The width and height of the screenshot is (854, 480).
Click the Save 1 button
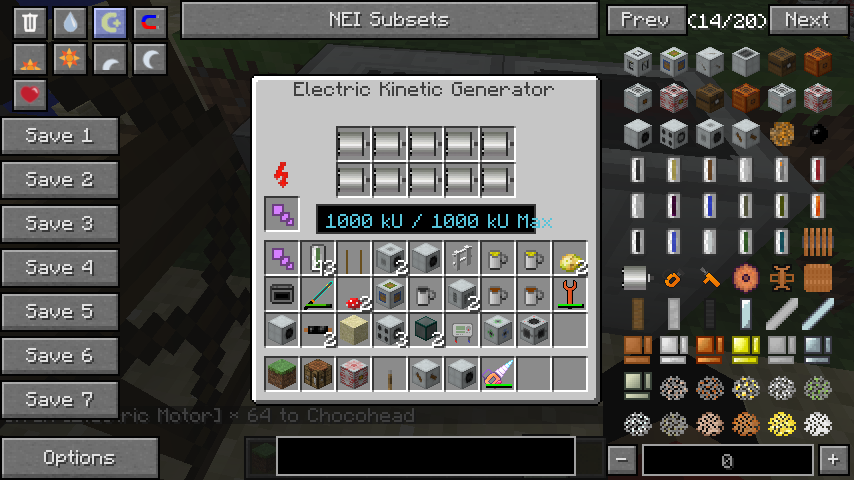(x=59, y=136)
